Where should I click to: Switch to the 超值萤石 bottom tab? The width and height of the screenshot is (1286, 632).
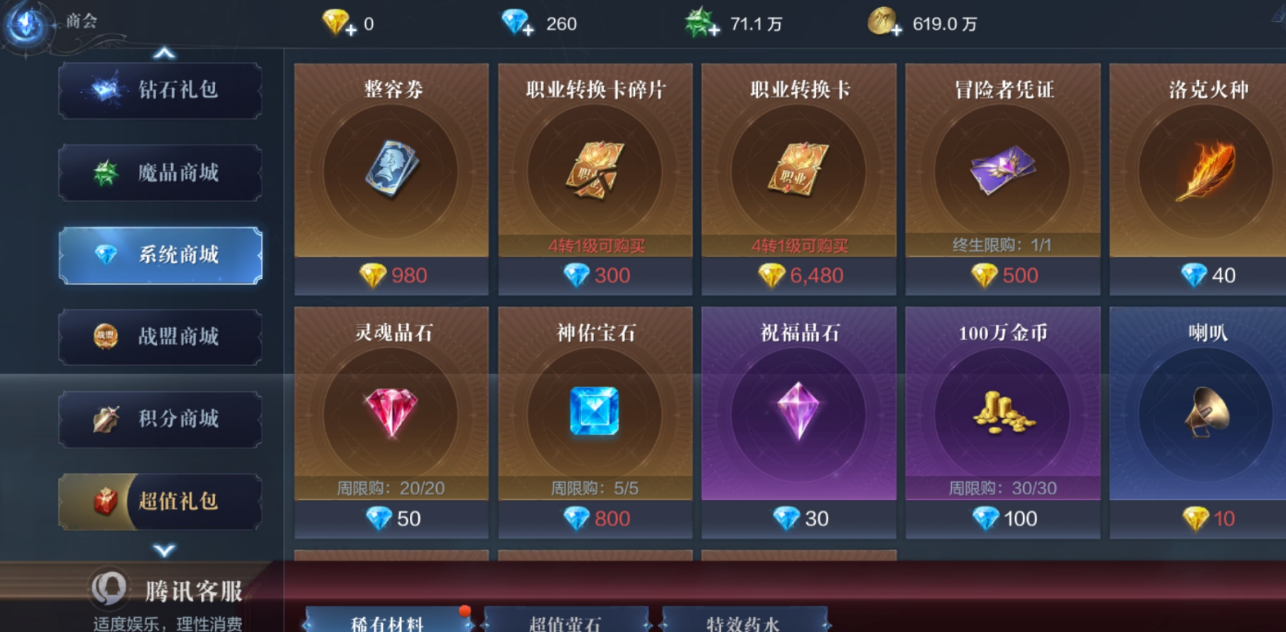pos(566,622)
